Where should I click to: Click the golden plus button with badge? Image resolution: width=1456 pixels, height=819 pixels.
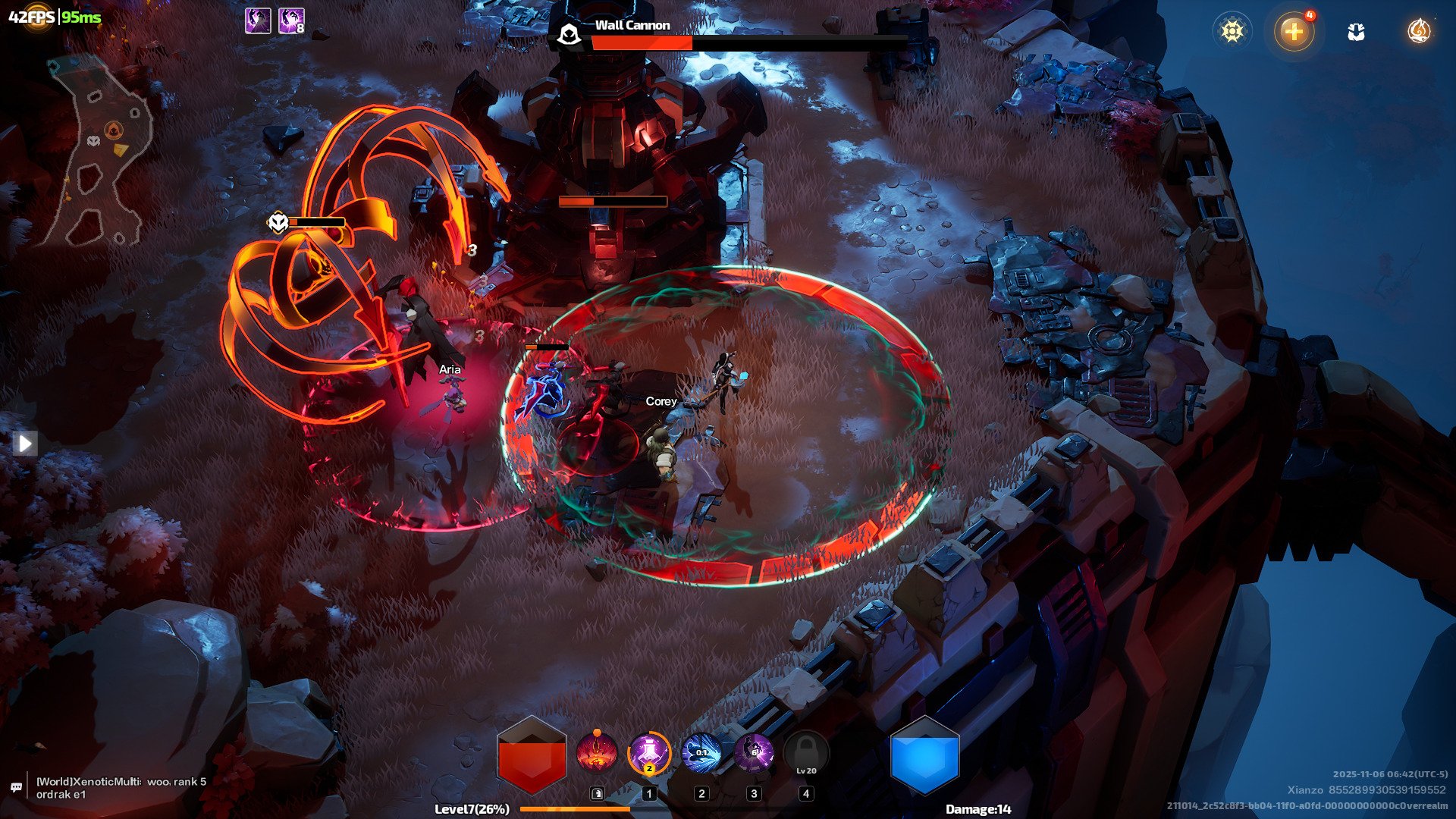coord(1294,32)
